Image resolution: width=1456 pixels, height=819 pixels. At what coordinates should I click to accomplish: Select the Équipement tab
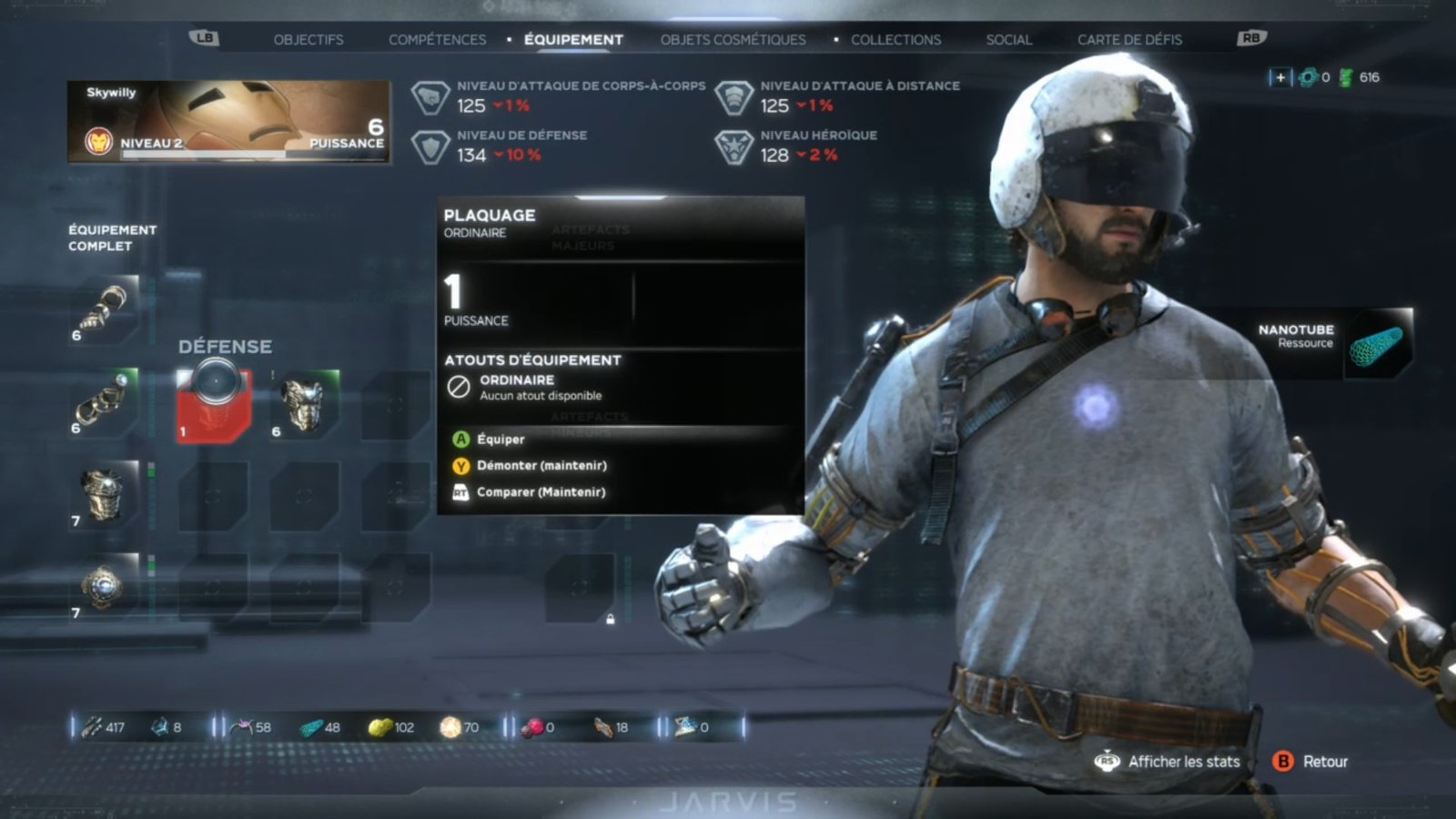[573, 40]
